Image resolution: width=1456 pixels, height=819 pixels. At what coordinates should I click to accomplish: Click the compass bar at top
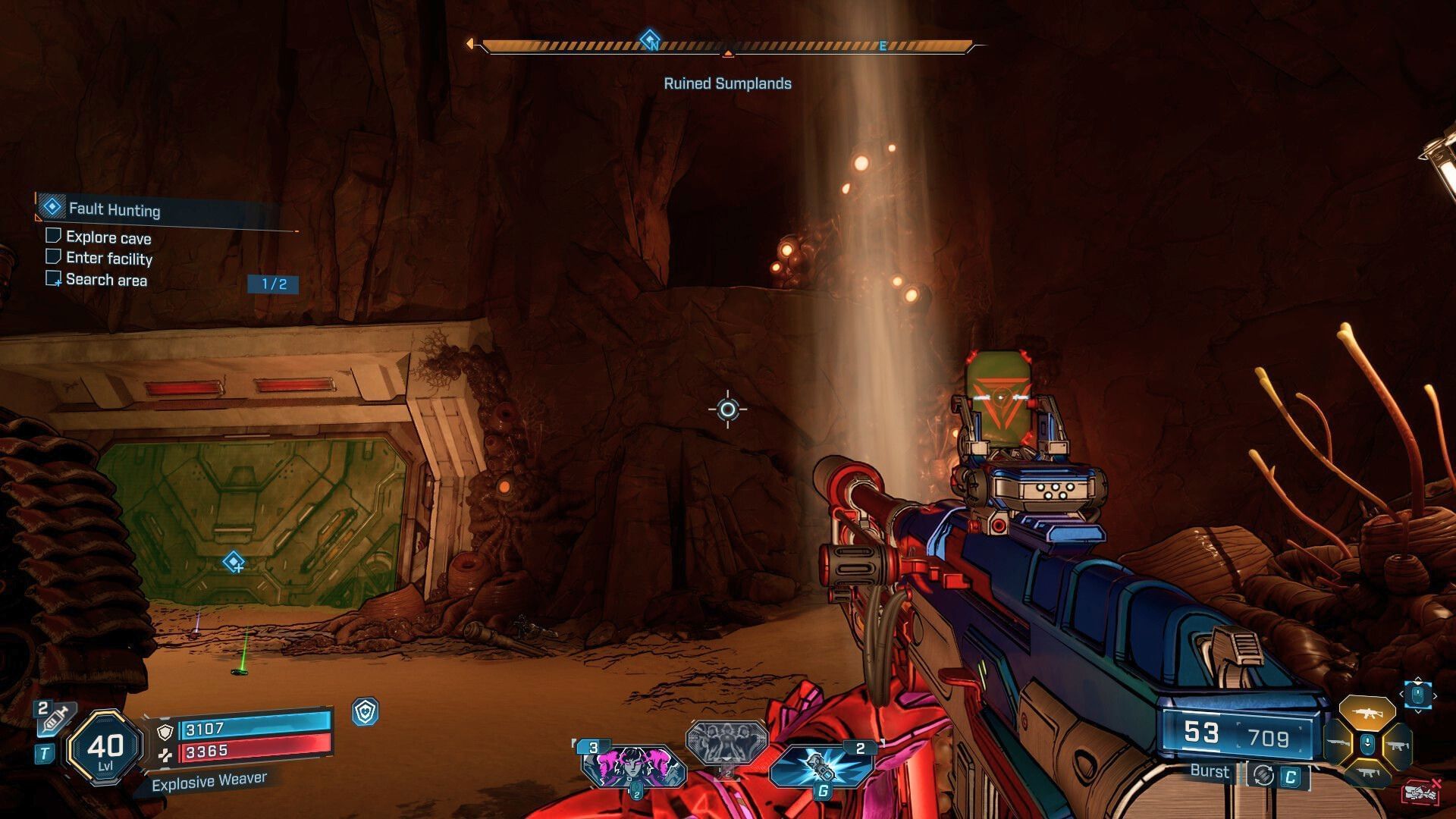point(726,46)
